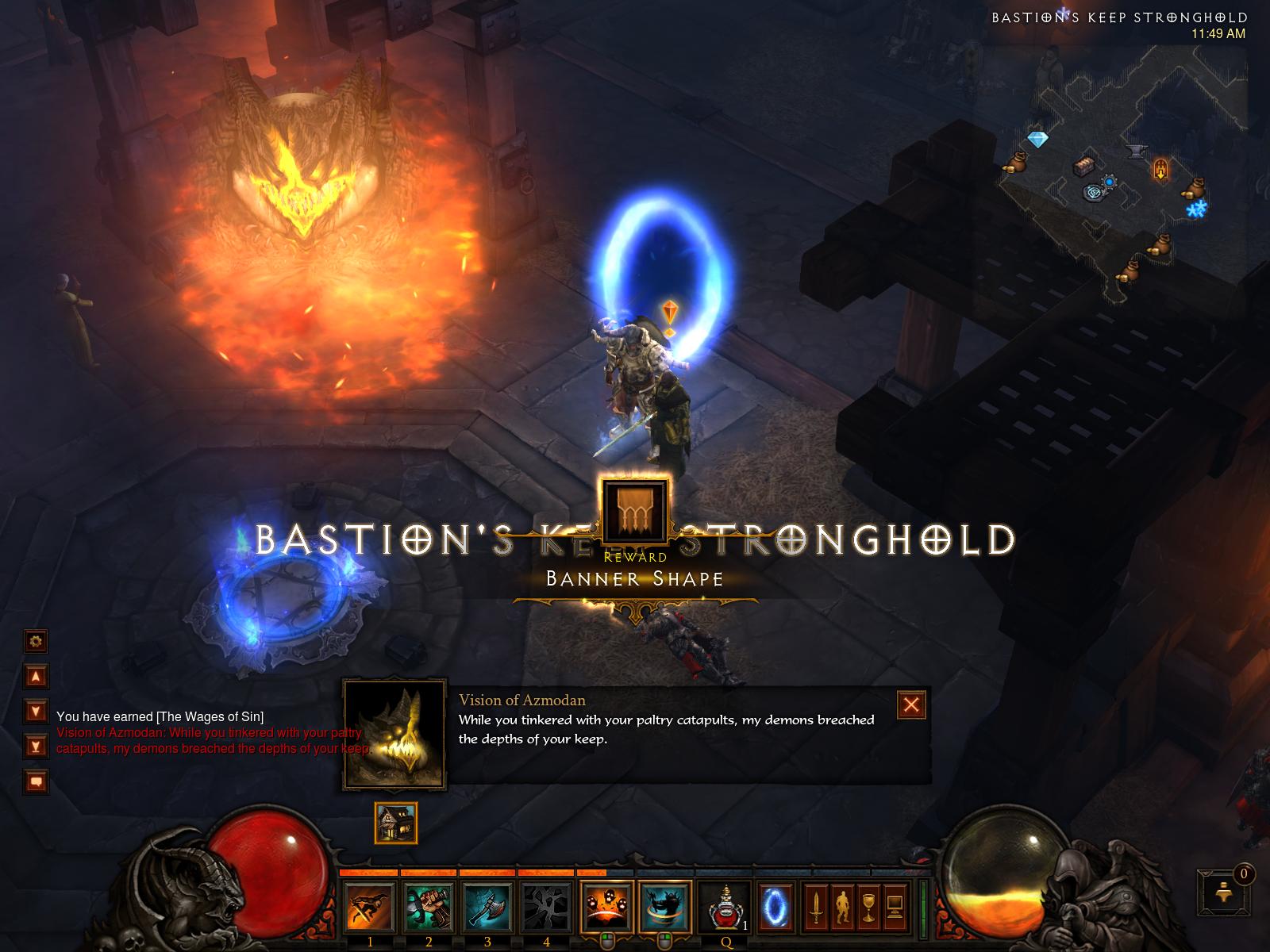Jump to the bottom of chat log
Image resolution: width=1270 pixels, height=952 pixels.
pos(36,745)
